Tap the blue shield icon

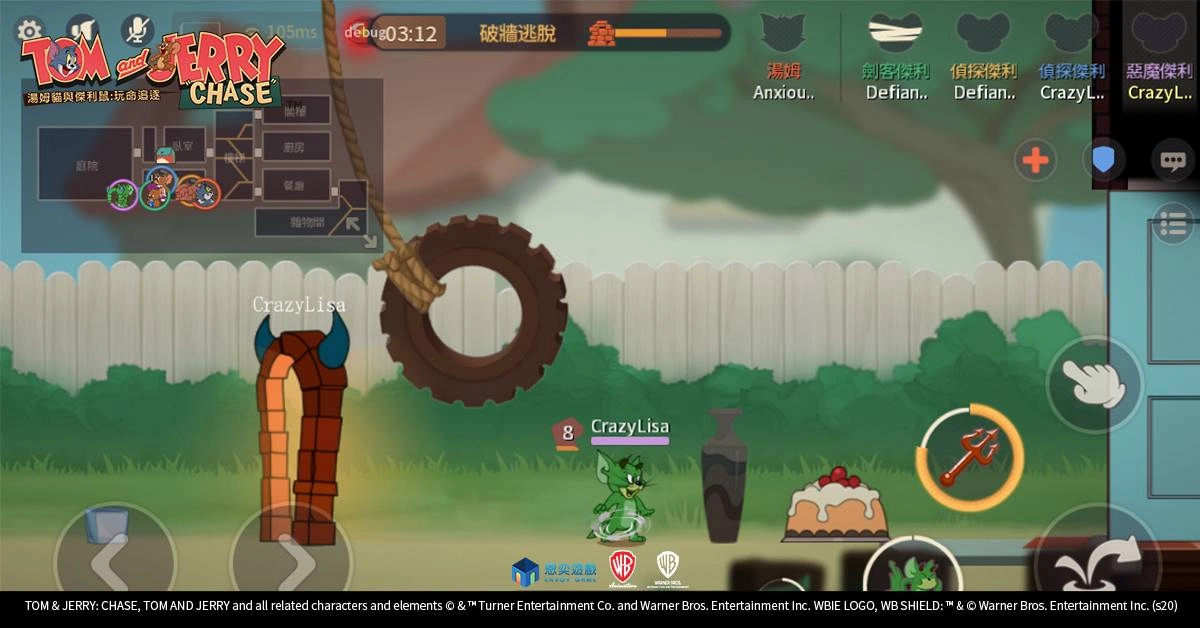(x=1103, y=160)
